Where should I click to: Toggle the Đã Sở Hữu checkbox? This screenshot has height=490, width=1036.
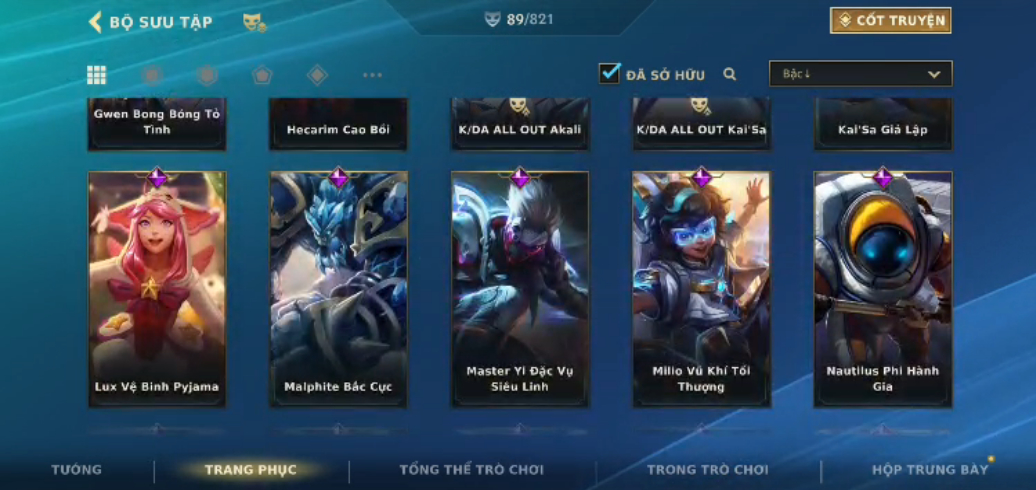[609, 74]
